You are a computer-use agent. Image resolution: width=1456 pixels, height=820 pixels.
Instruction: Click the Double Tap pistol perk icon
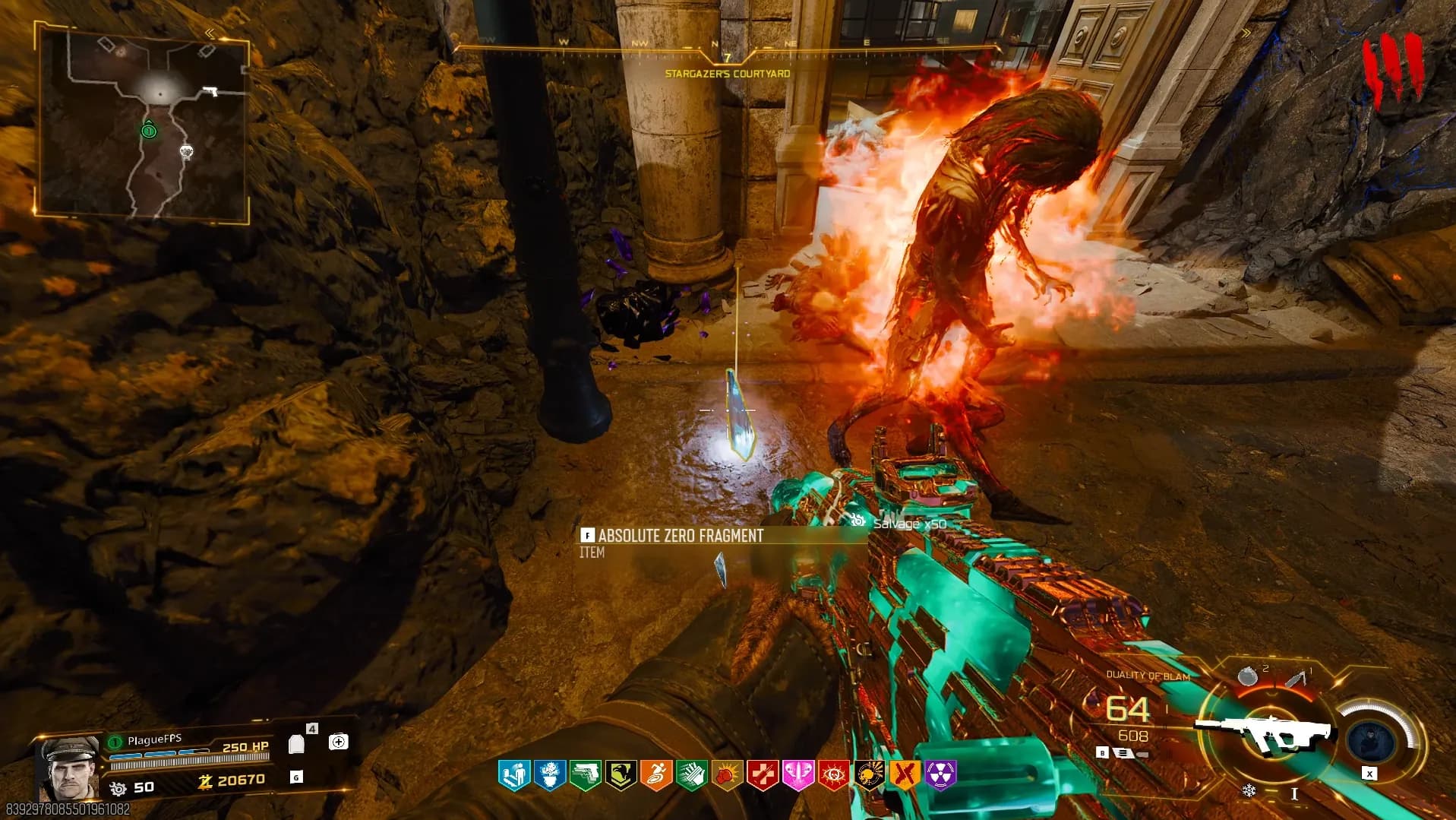click(586, 775)
